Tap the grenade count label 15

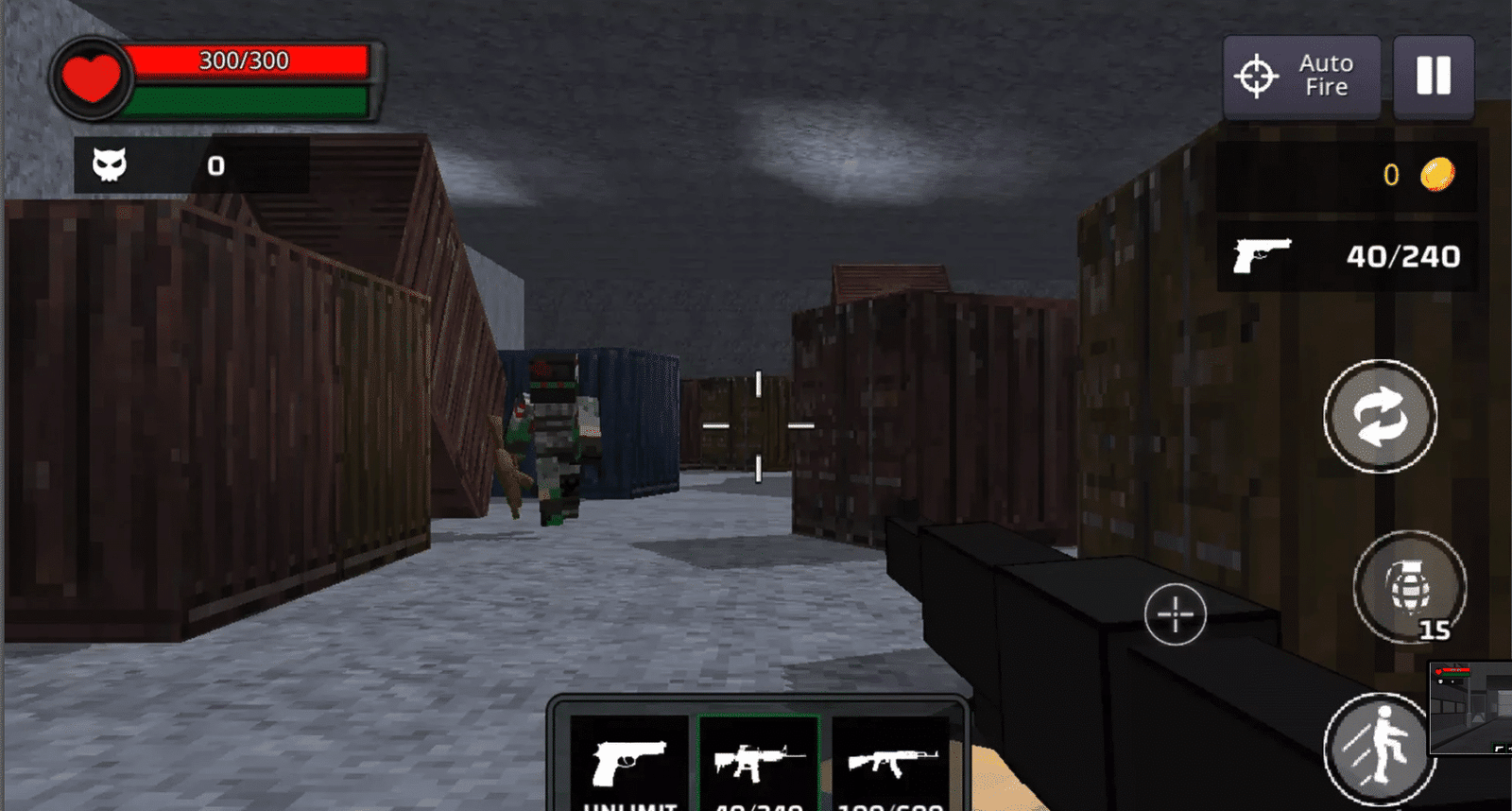coord(1435,629)
